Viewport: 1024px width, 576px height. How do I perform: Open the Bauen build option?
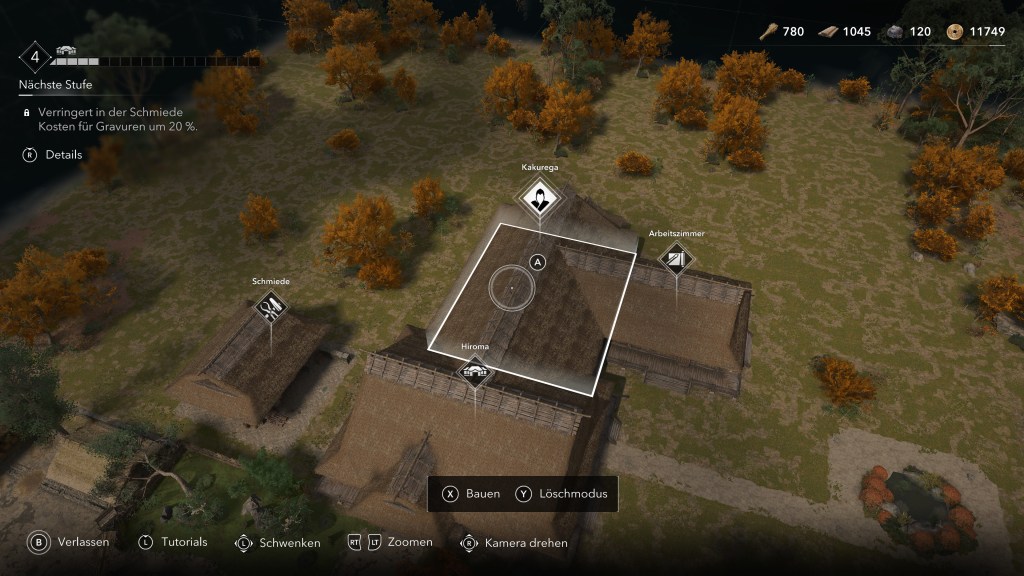coord(471,494)
